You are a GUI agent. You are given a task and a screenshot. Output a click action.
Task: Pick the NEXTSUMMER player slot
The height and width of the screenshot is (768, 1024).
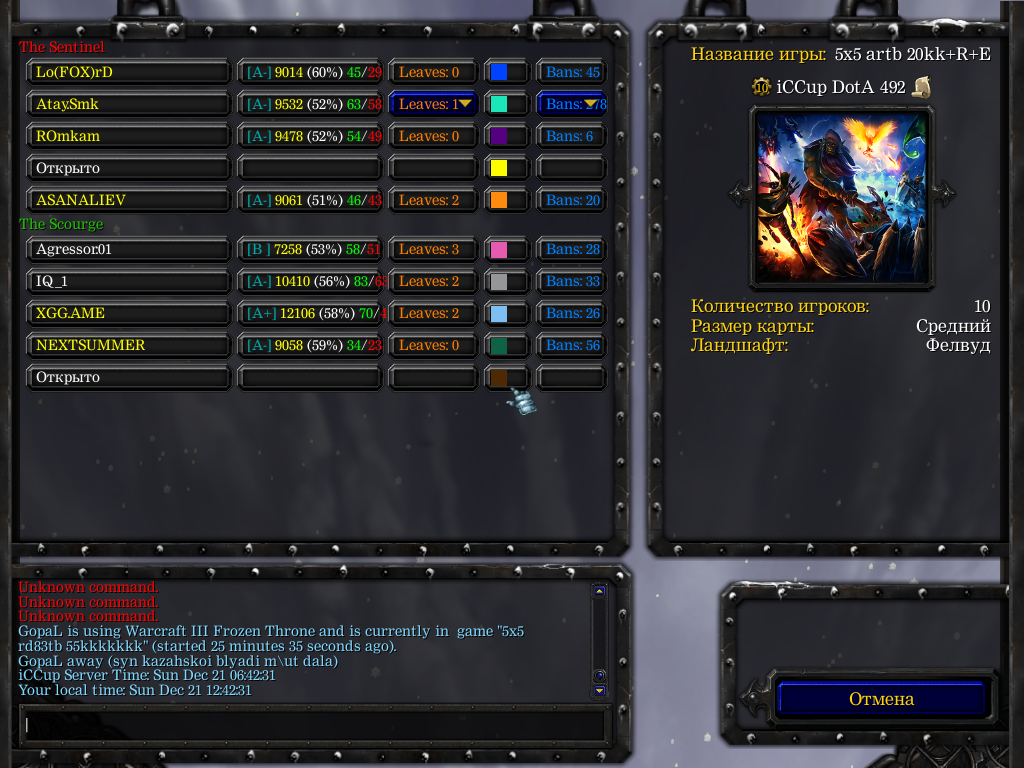pos(128,345)
